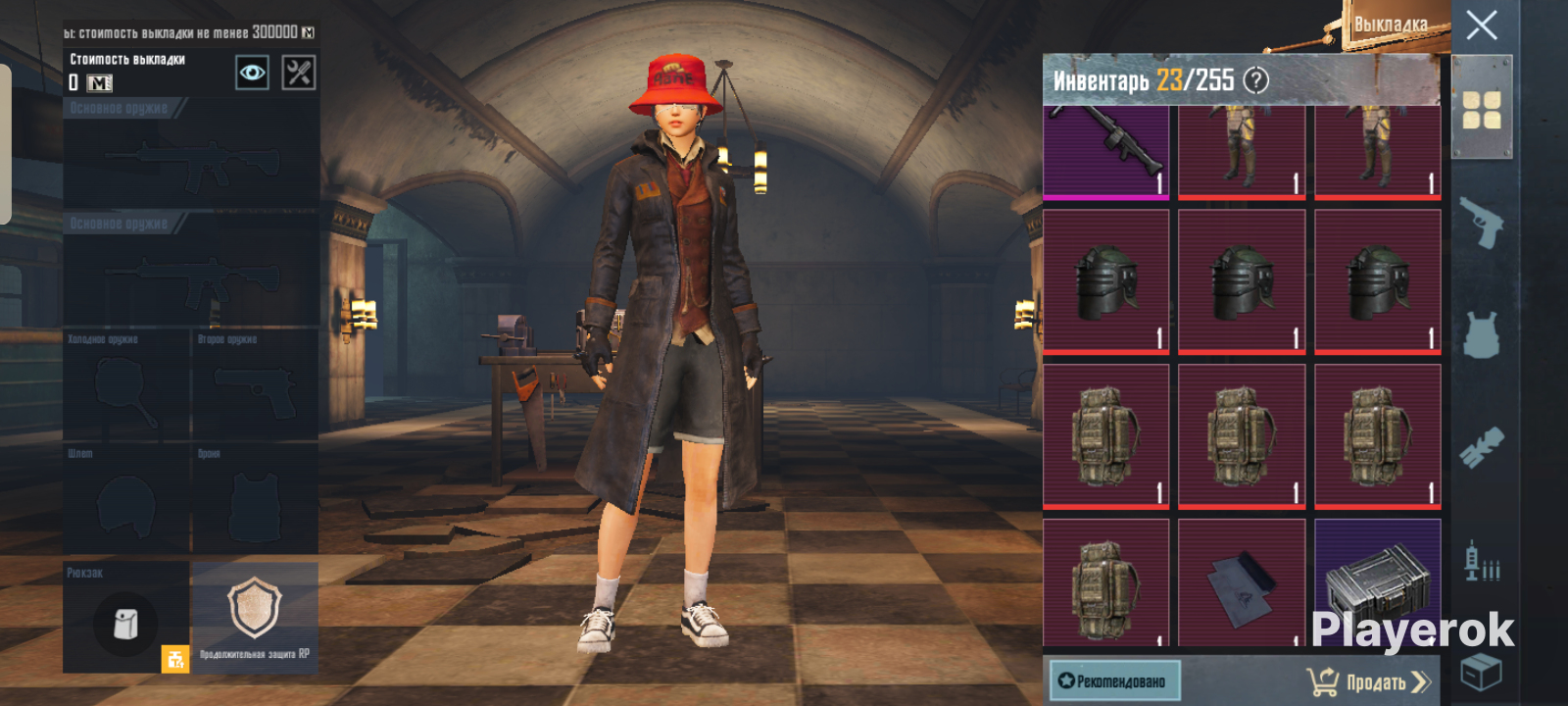Open the box category at bottom

(1481, 672)
